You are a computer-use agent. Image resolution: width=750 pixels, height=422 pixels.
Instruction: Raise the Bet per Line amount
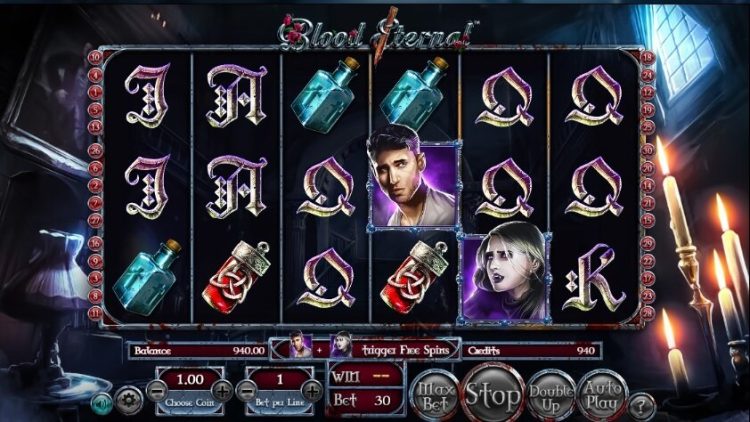(x=312, y=392)
